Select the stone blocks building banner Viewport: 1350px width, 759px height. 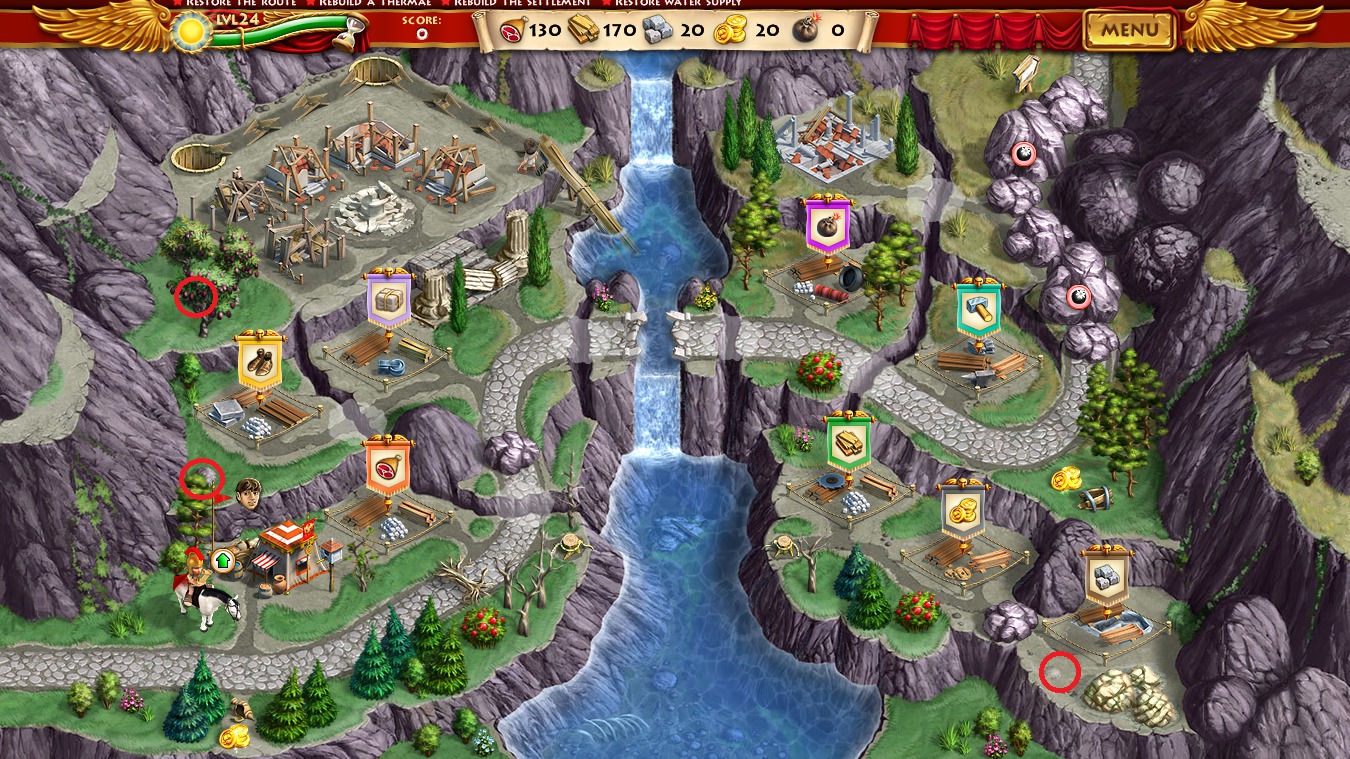pyautogui.click(x=1107, y=576)
